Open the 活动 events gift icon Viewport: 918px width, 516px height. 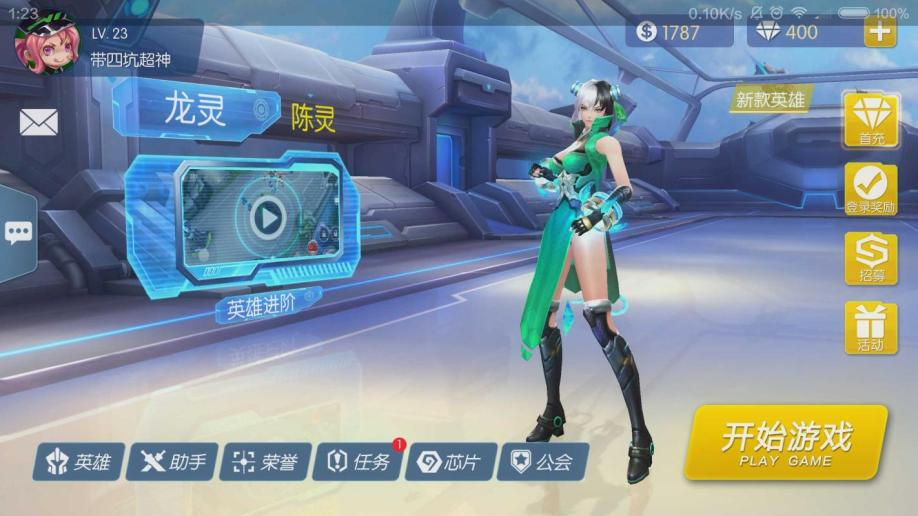point(870,327)
